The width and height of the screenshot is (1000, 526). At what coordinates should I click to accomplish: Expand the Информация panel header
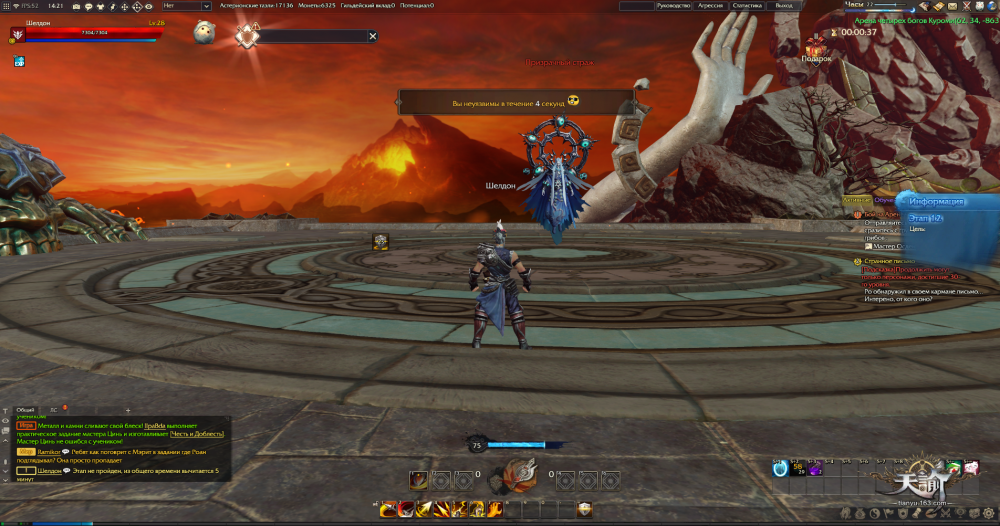[x=937, y=201]
